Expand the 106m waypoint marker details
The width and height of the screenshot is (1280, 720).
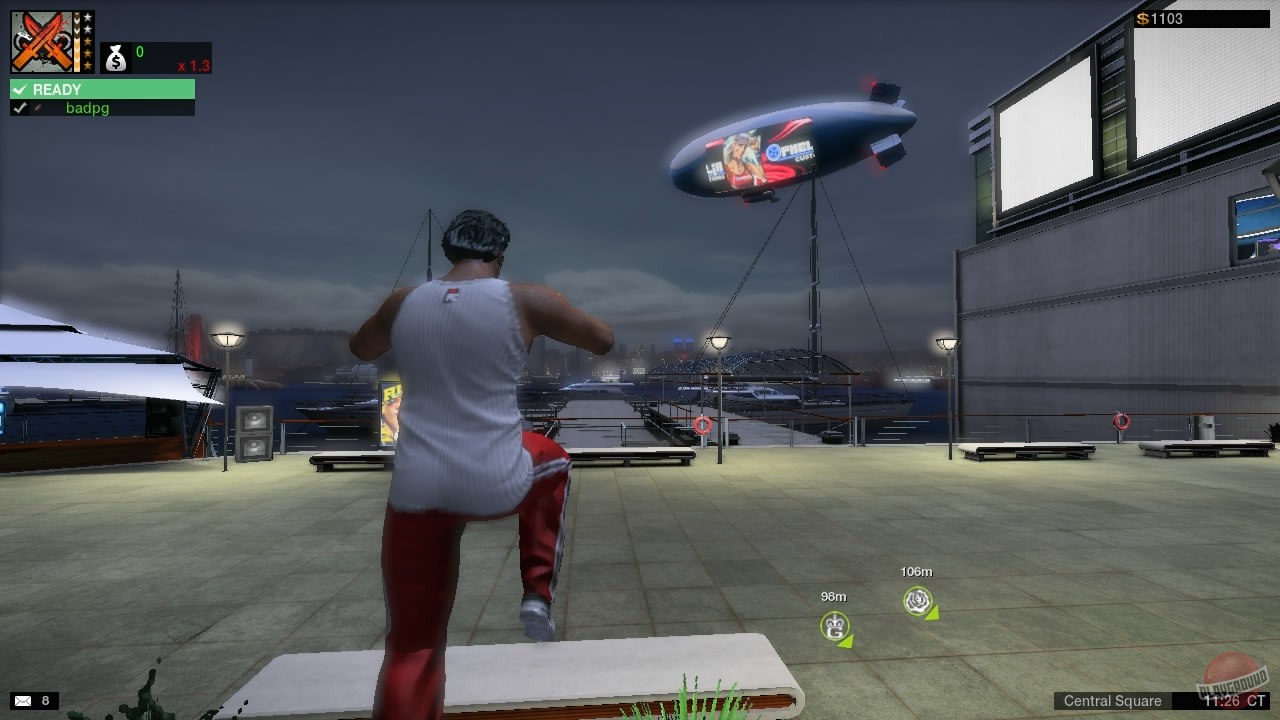[916, 573]
